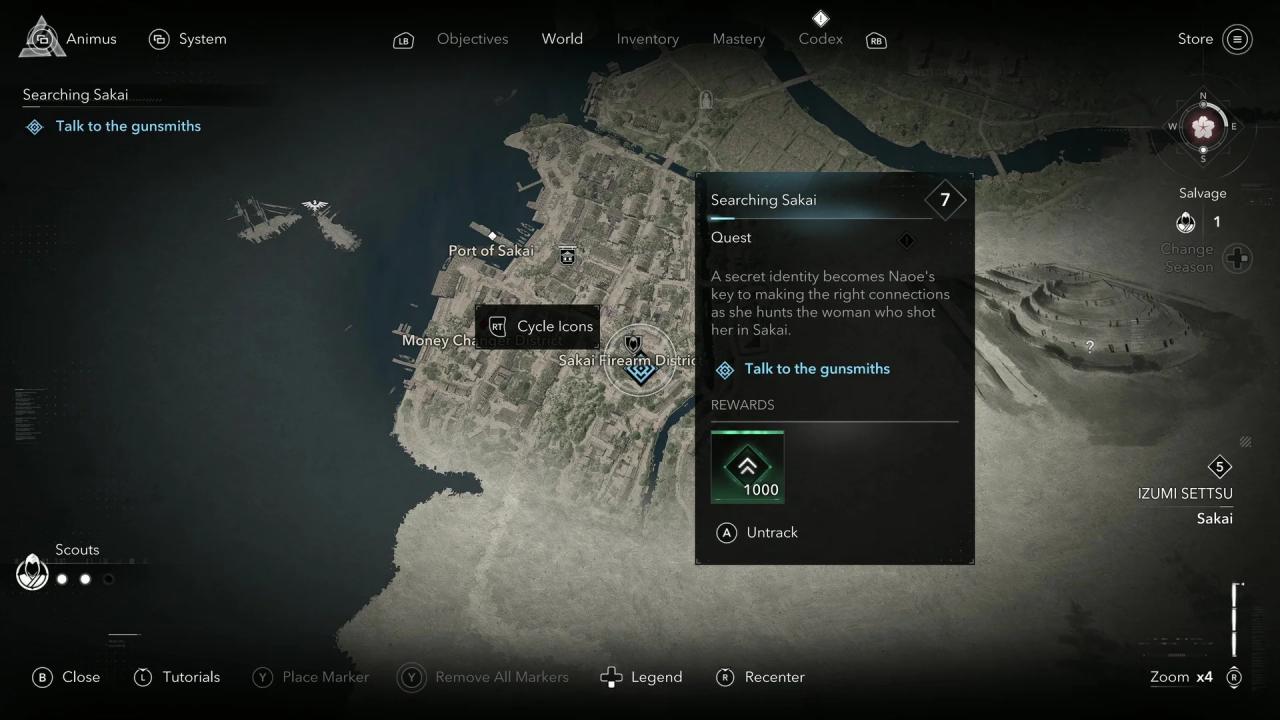Open the System menu
Screen dimensions: 1280x720
pyautogui.click(x=188, y=39)
